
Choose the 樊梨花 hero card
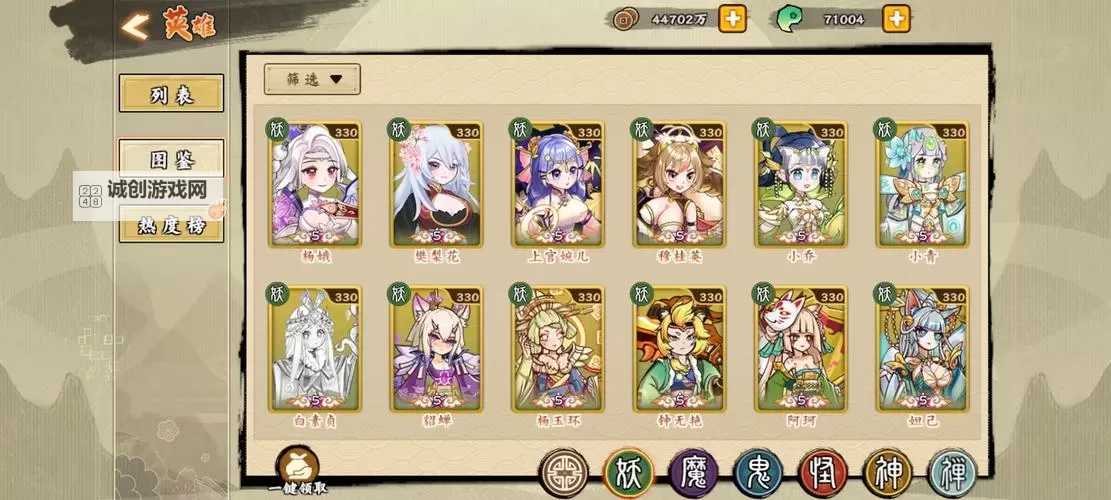(x=437, y=185)
